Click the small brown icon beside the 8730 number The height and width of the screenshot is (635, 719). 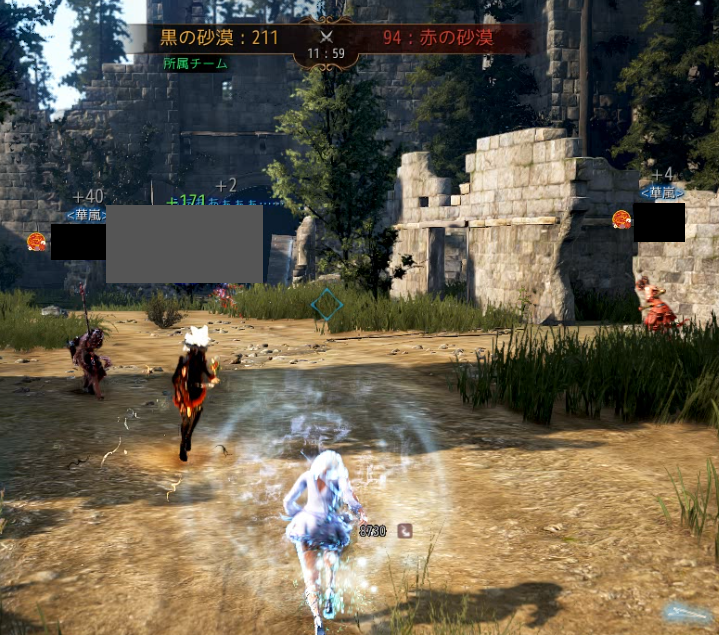click(x=404, y=531)
